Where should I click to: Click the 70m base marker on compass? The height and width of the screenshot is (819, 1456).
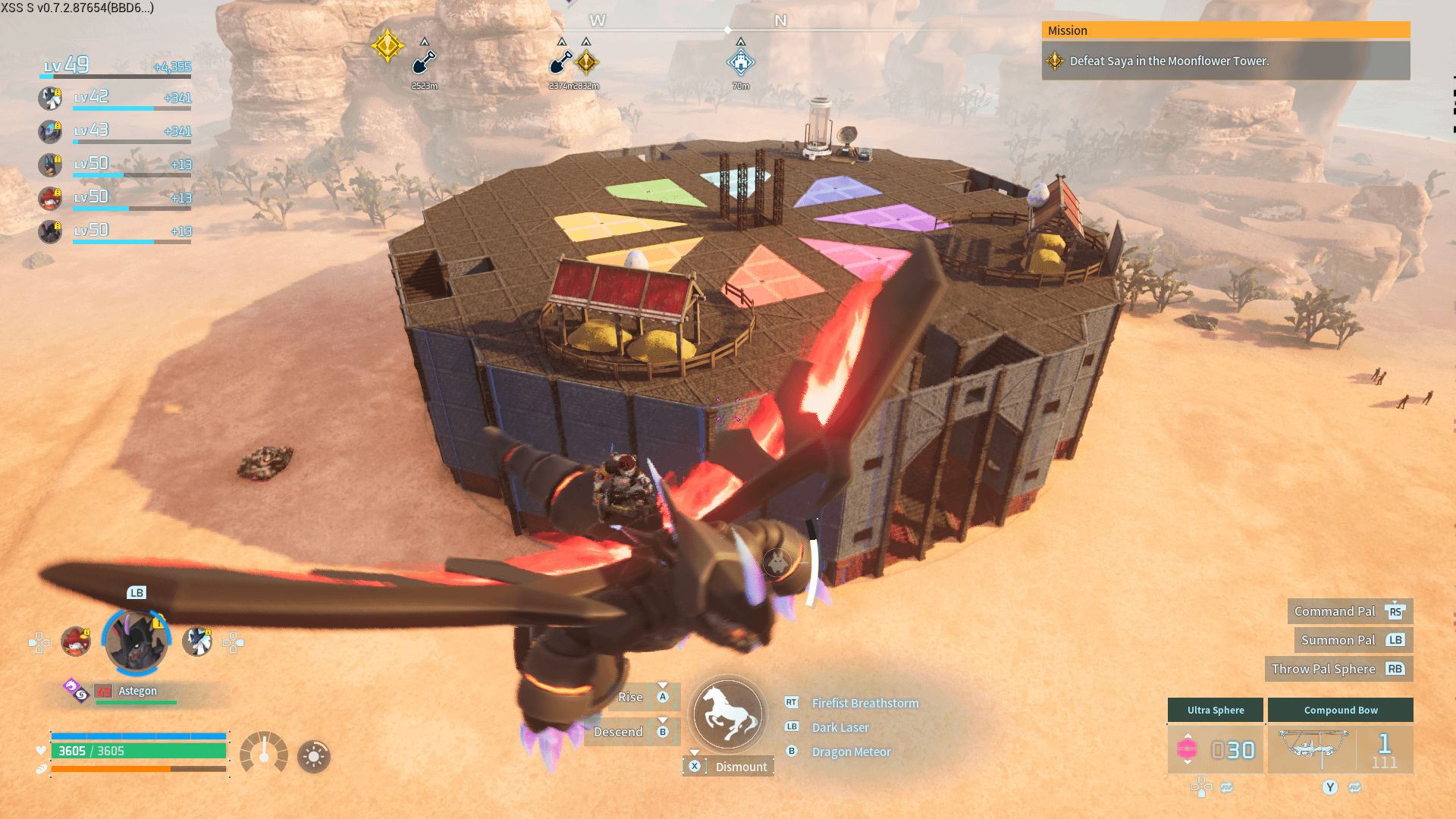click(x=741, y=63)
